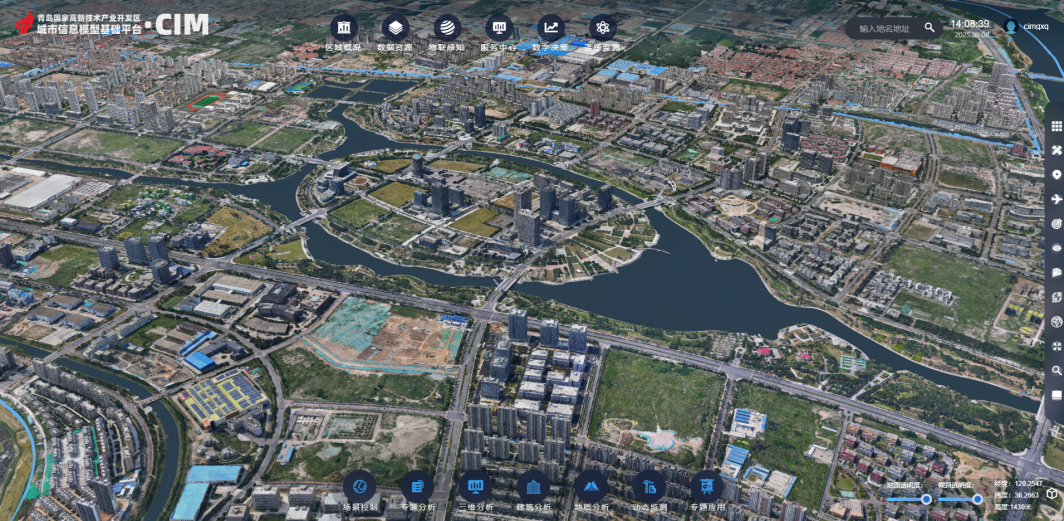Activate 三维分析 from the bottom bar
Image resolution: width=1064 pixels, height=521 pixels.
(476, 487)
